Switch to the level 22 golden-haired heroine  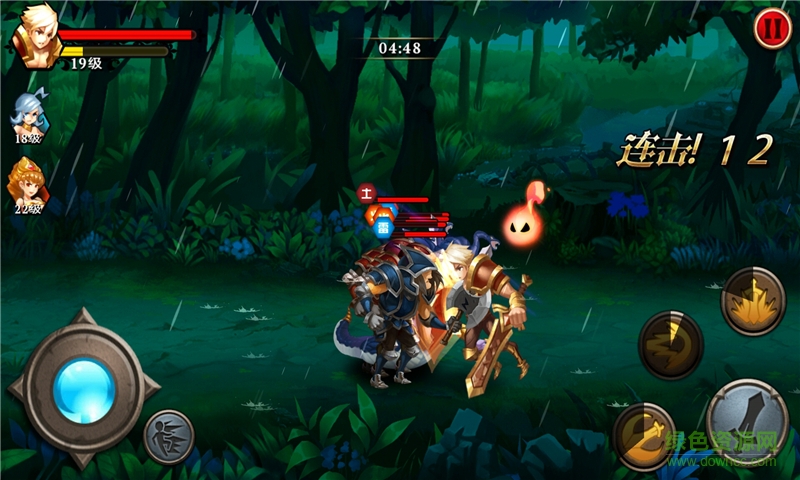pyautogui.click(x=26, y=180)
